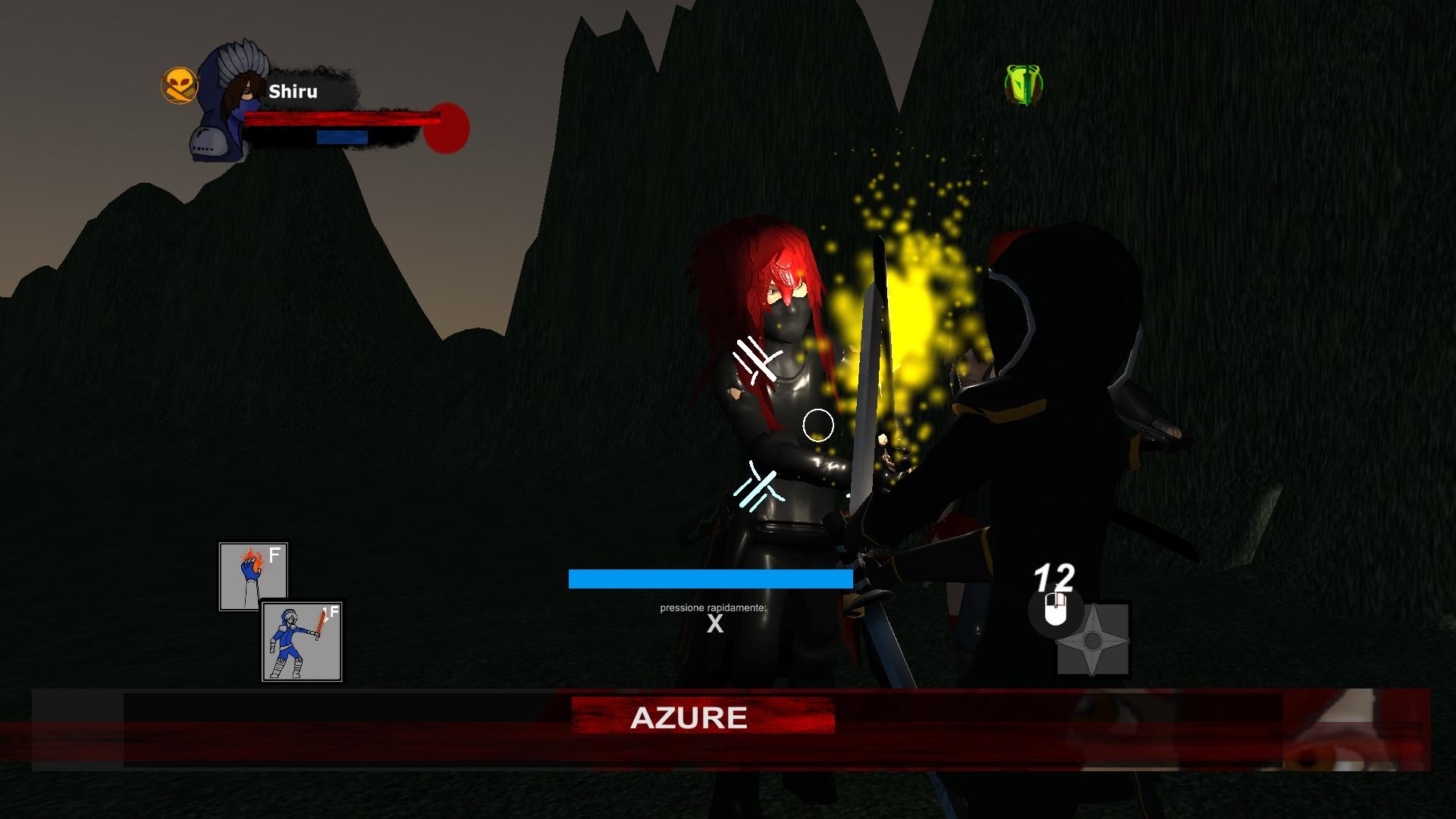Click the mouse-button icon showing 12 ammo
1456x819 pixels.
[1054, 608]
